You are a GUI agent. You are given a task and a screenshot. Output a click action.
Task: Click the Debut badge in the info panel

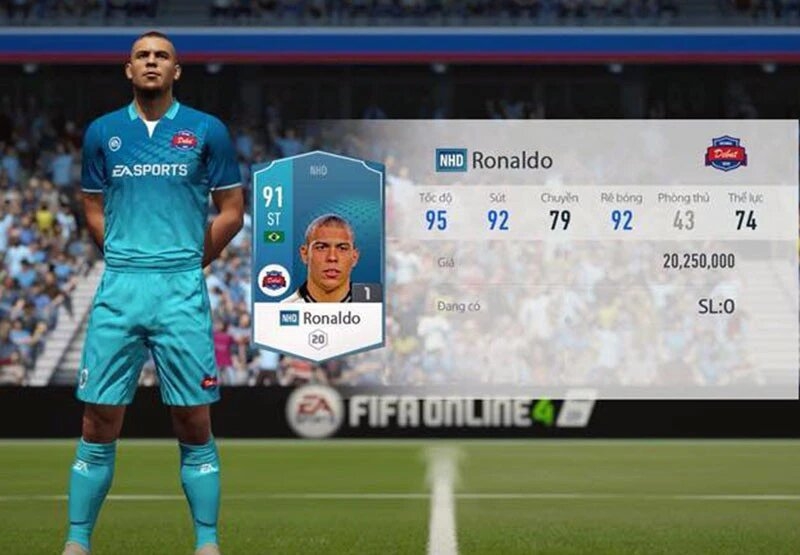[x=725, y=153]
